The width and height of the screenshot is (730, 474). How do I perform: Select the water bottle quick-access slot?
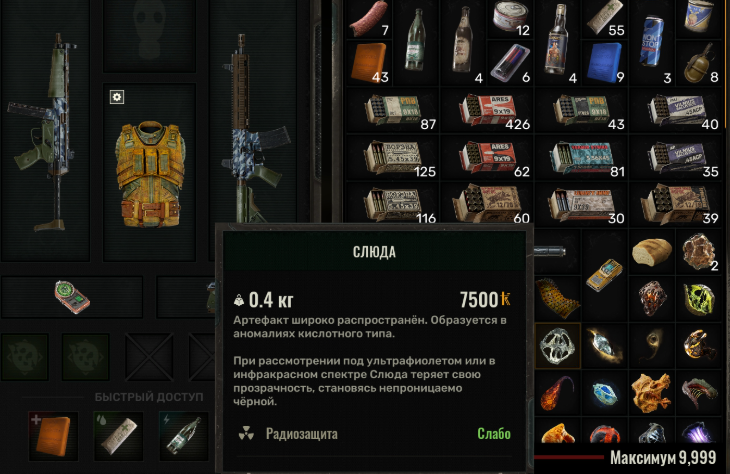[184, 430]
